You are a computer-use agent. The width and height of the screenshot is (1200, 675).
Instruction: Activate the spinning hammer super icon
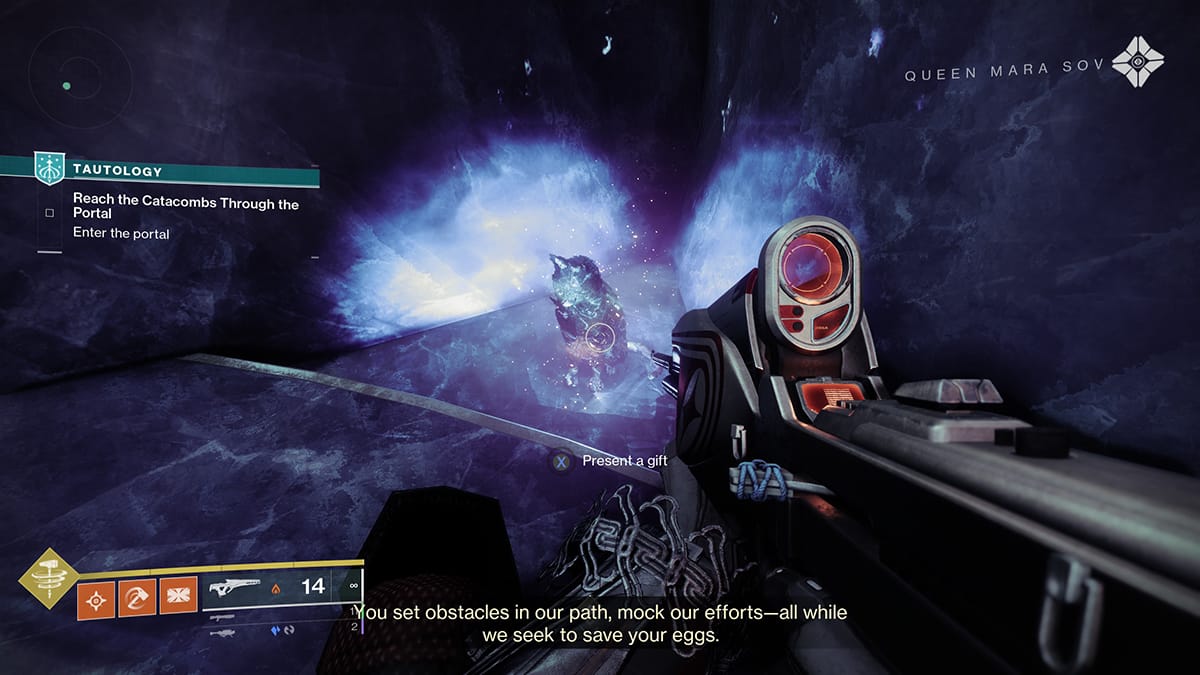(x=46, y=578)
